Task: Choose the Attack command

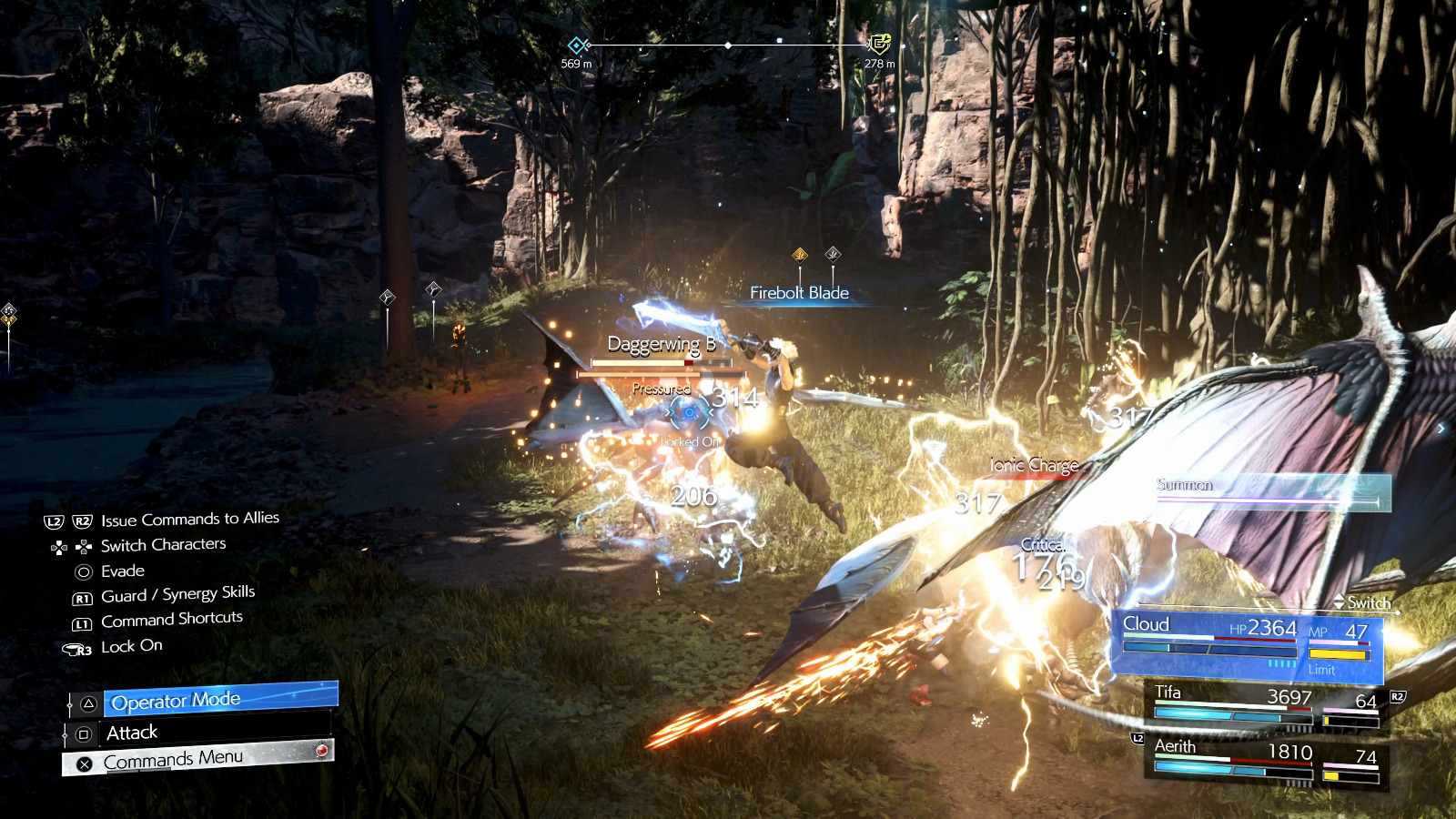Action: tap(196, 733)
